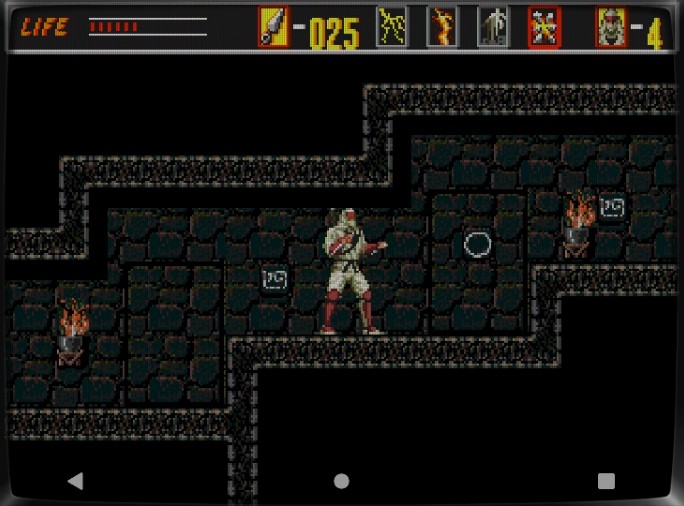Tap the Android back triangle button
Viewport: 684px width, 506px height.
(x=75, y=481)
